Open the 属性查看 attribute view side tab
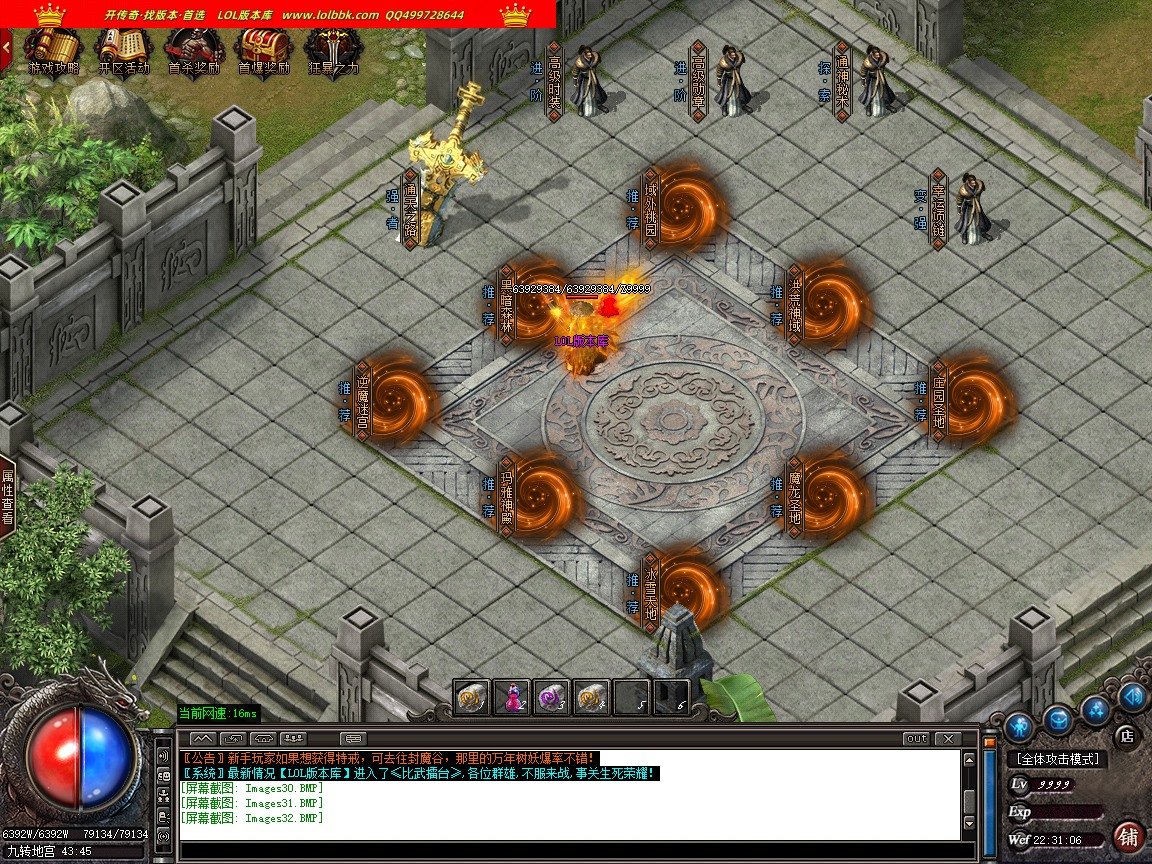The width and height of the screenshot is (1152, 864). click(8, 497)
